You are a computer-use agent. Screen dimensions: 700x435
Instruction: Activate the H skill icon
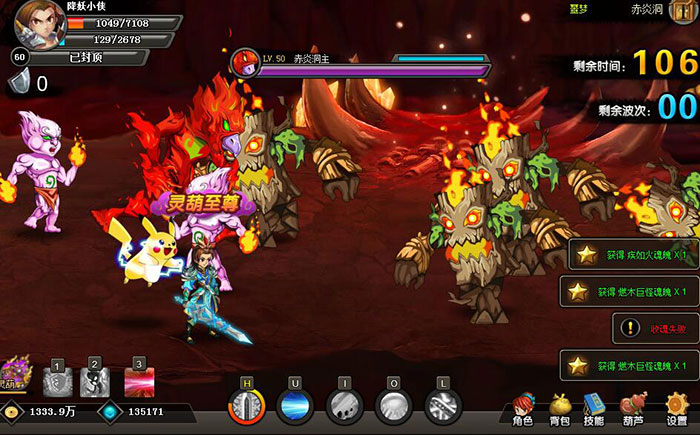[x=246, y=406]
